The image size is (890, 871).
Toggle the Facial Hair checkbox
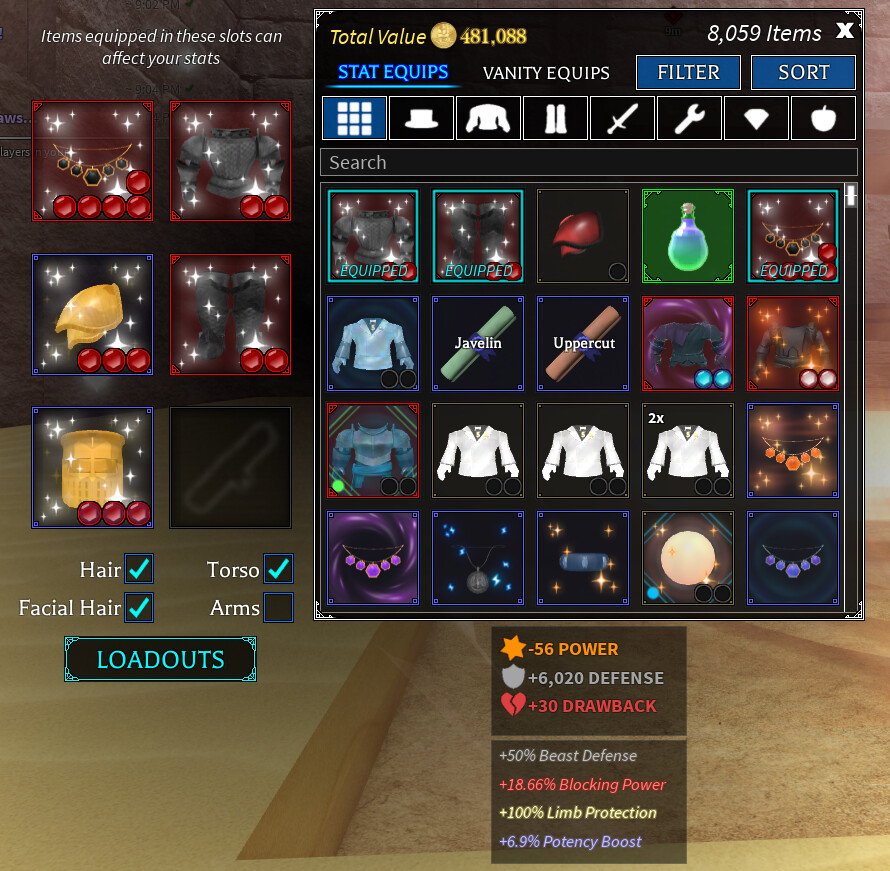coord(139,607)
